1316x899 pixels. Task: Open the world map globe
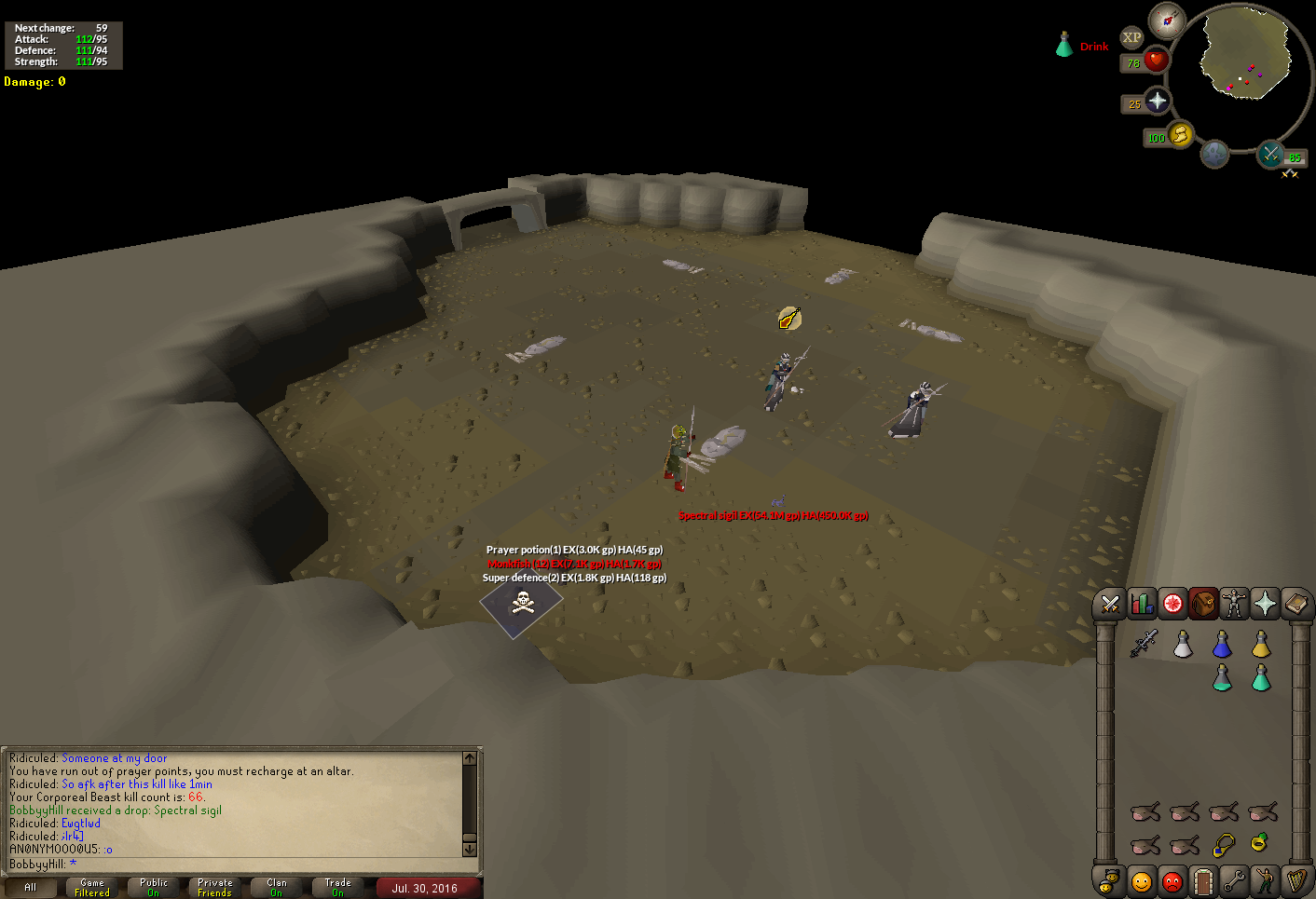point(1213,154)
